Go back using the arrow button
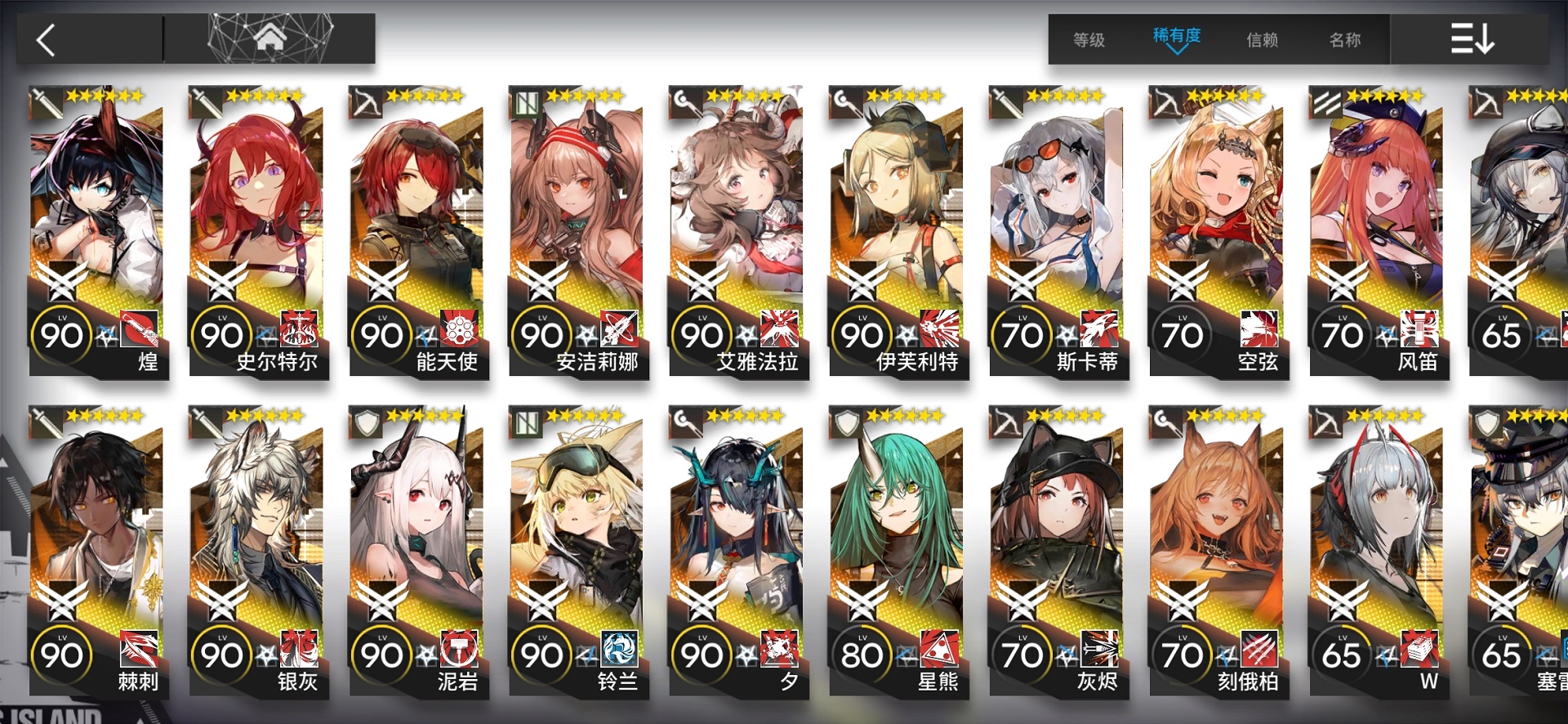 47,39
